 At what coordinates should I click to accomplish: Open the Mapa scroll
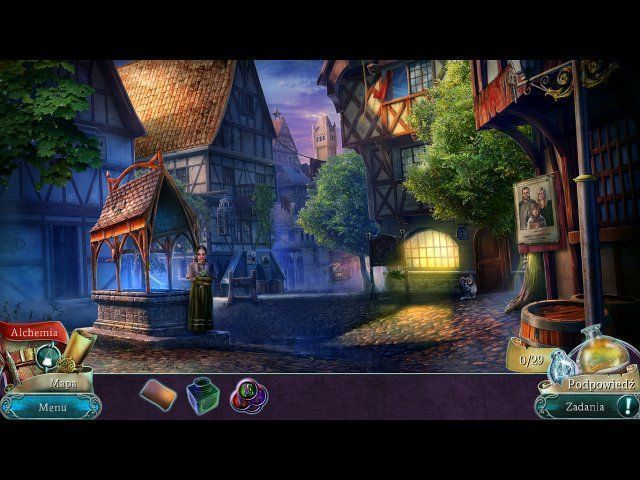pyautogui.click(x=62, y=382)
